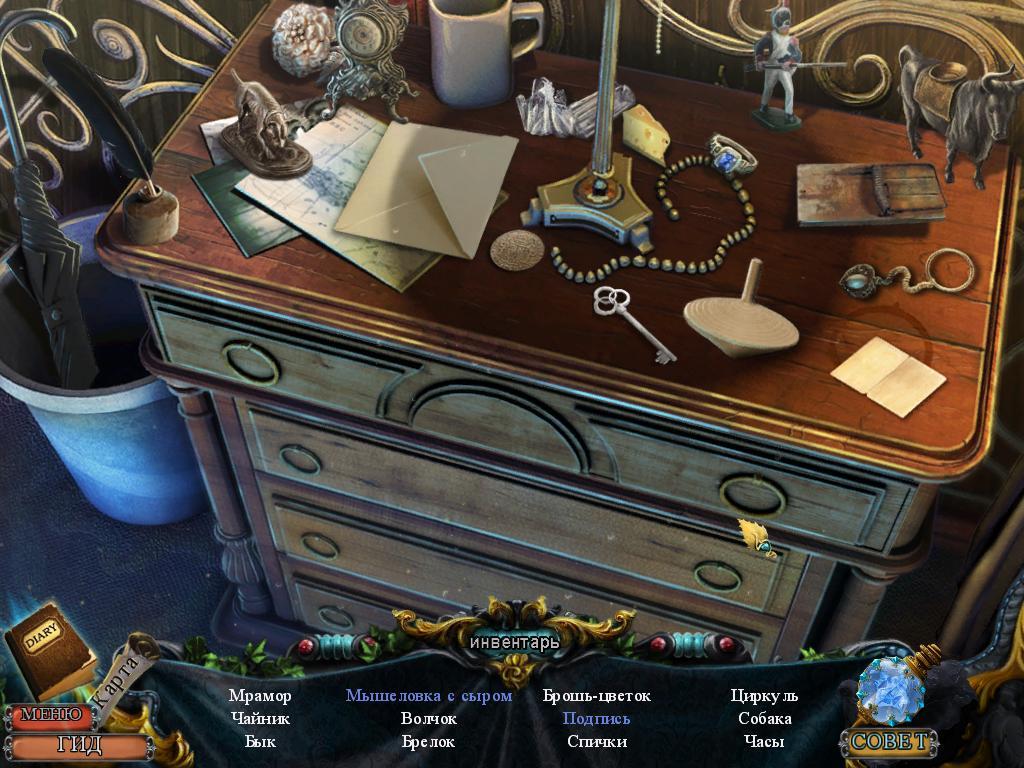Open the diary book
Viewport: 1024px width, 768px height.
(x=47, y=650)
